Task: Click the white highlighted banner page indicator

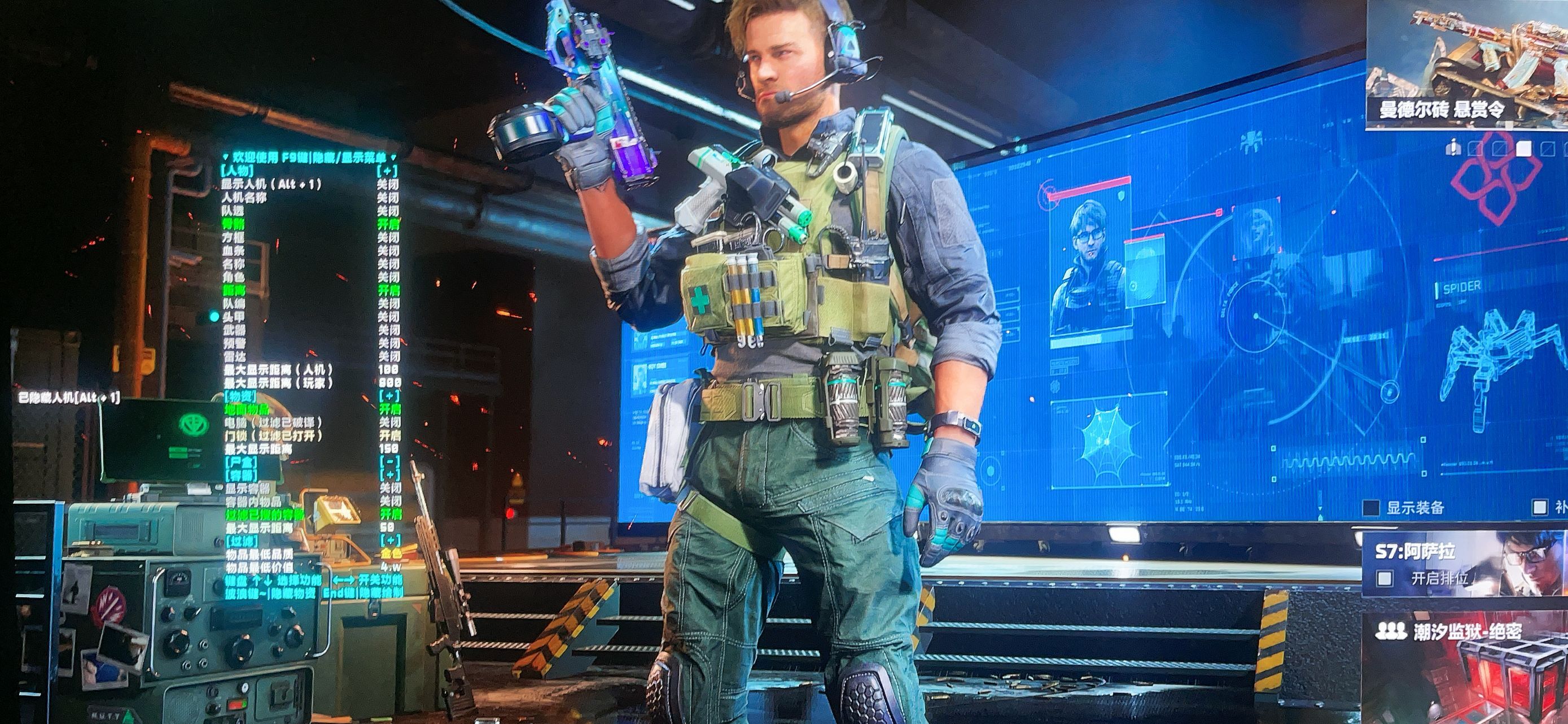Action: pyautogui.click(x=1523, y=148)
